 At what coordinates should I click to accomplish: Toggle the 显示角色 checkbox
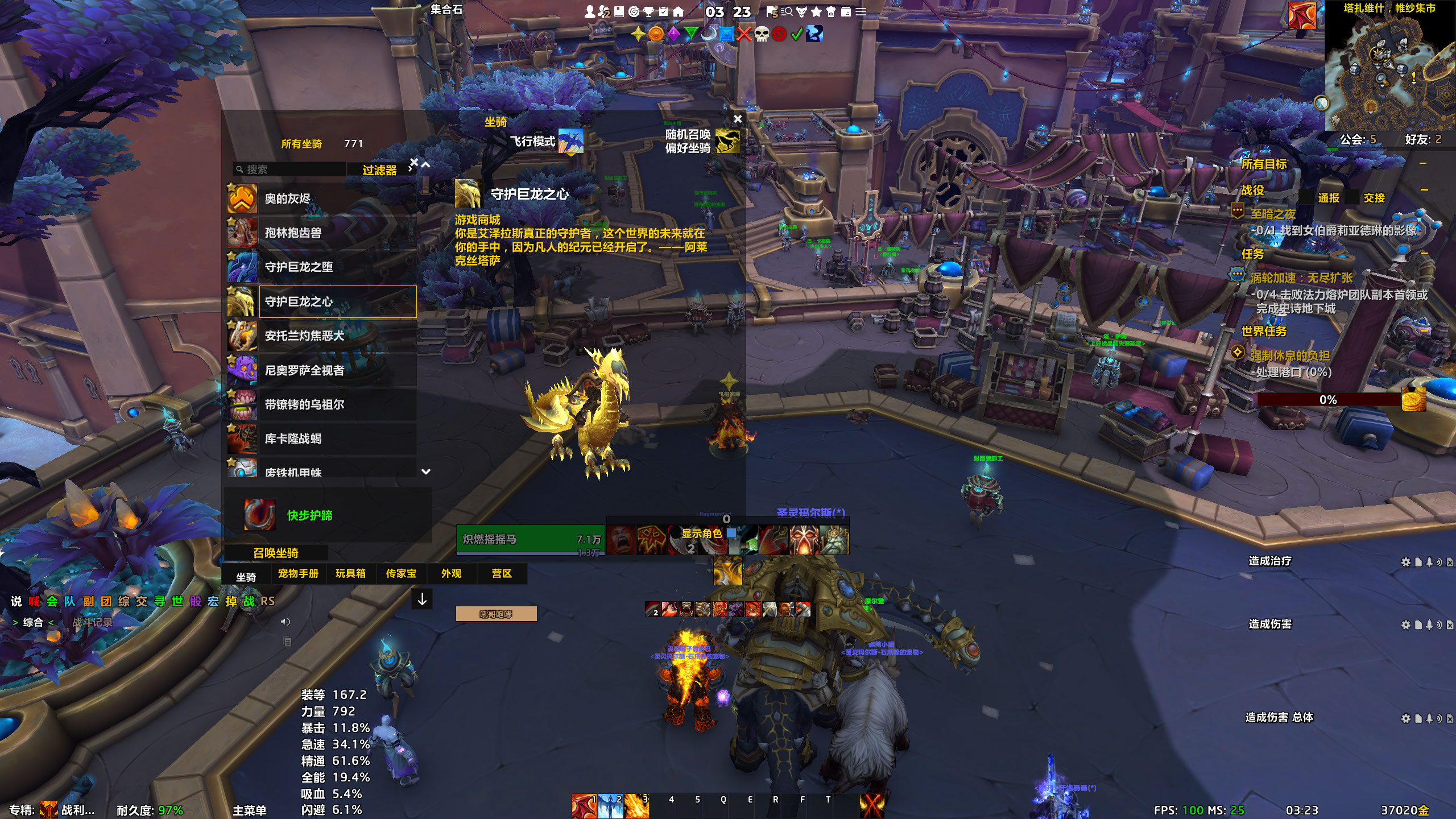(731, 533)
